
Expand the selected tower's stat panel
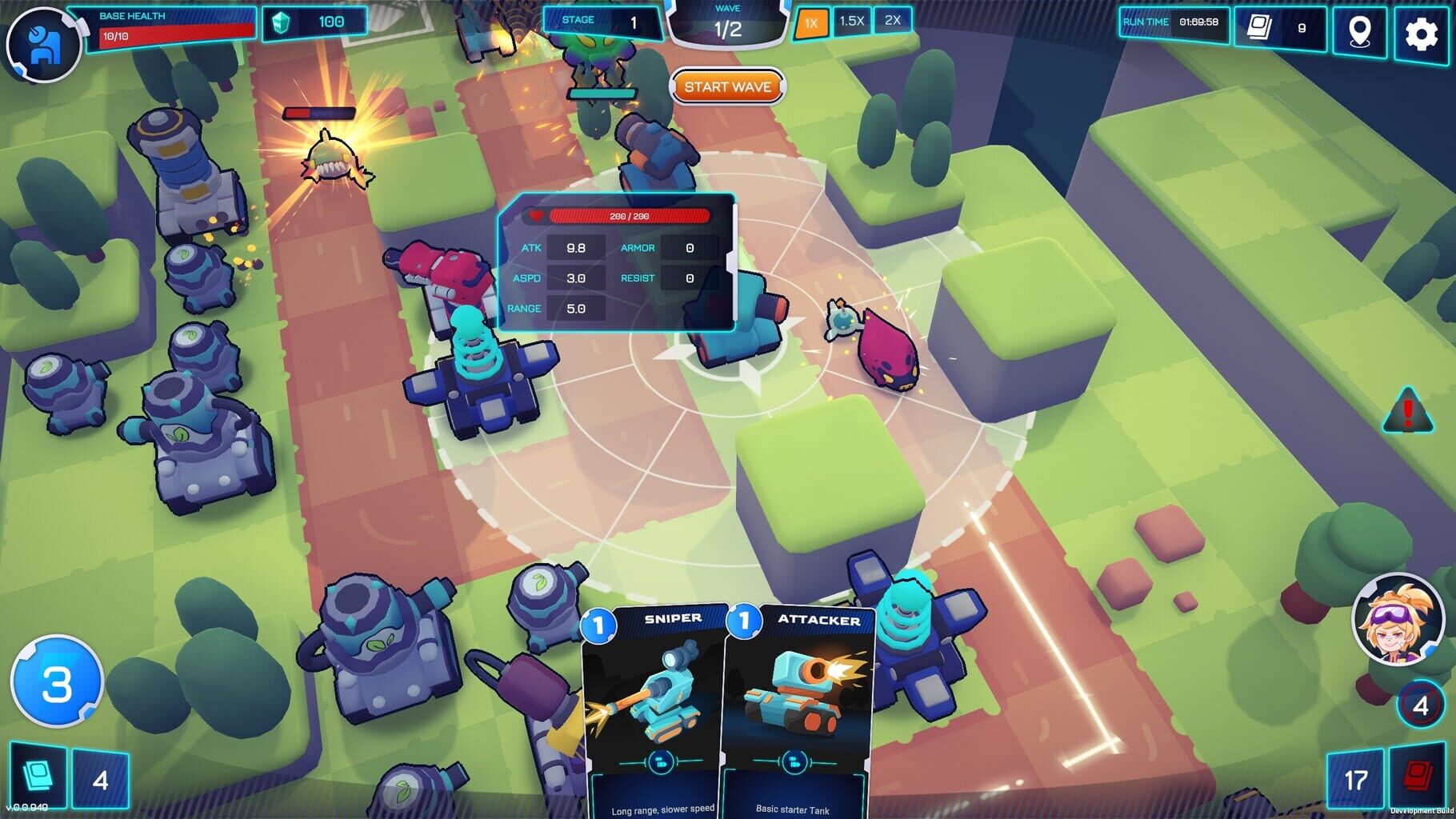[x=730, y=264]
